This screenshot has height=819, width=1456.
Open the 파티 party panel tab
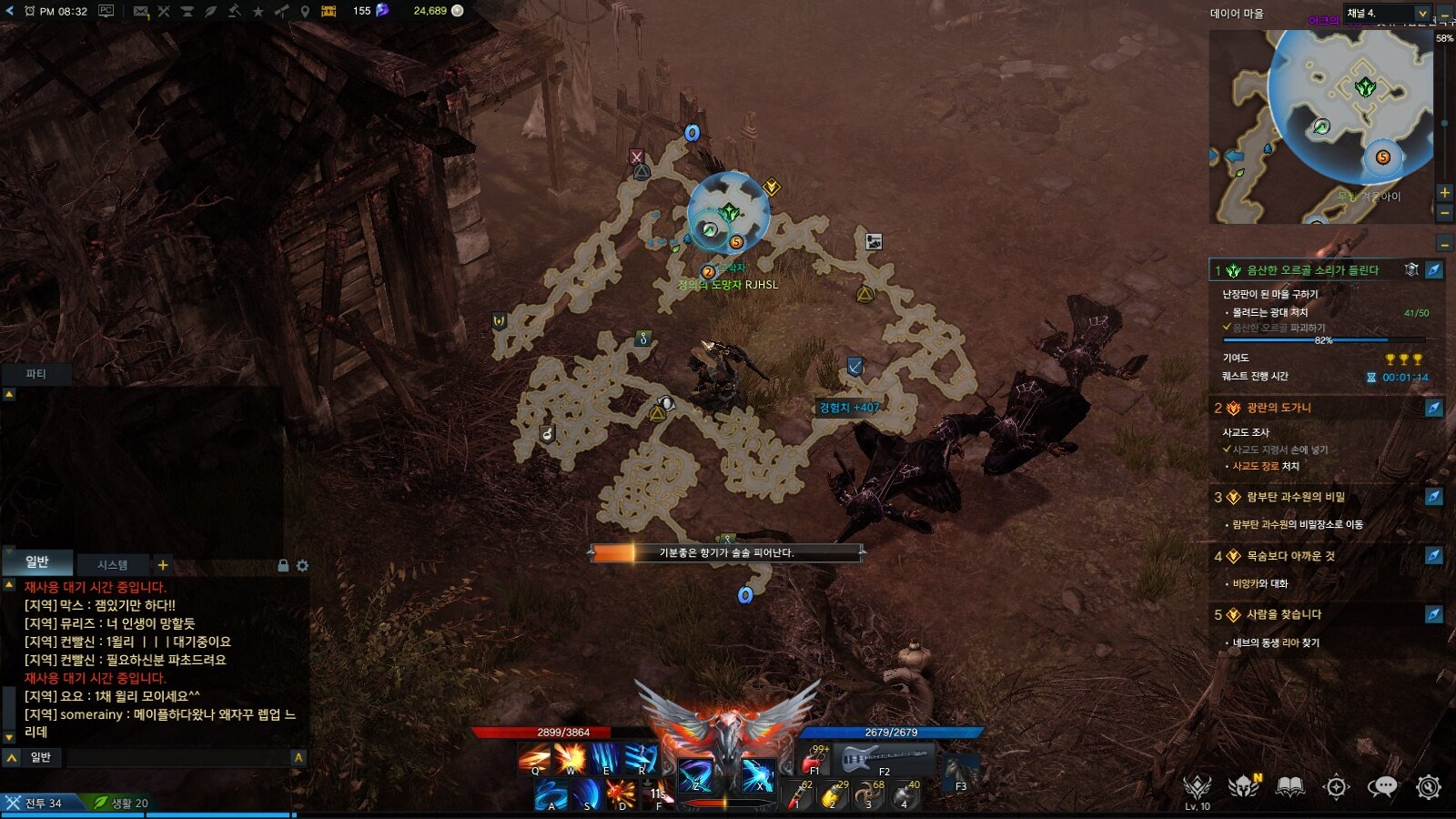(x=35, y=374)
